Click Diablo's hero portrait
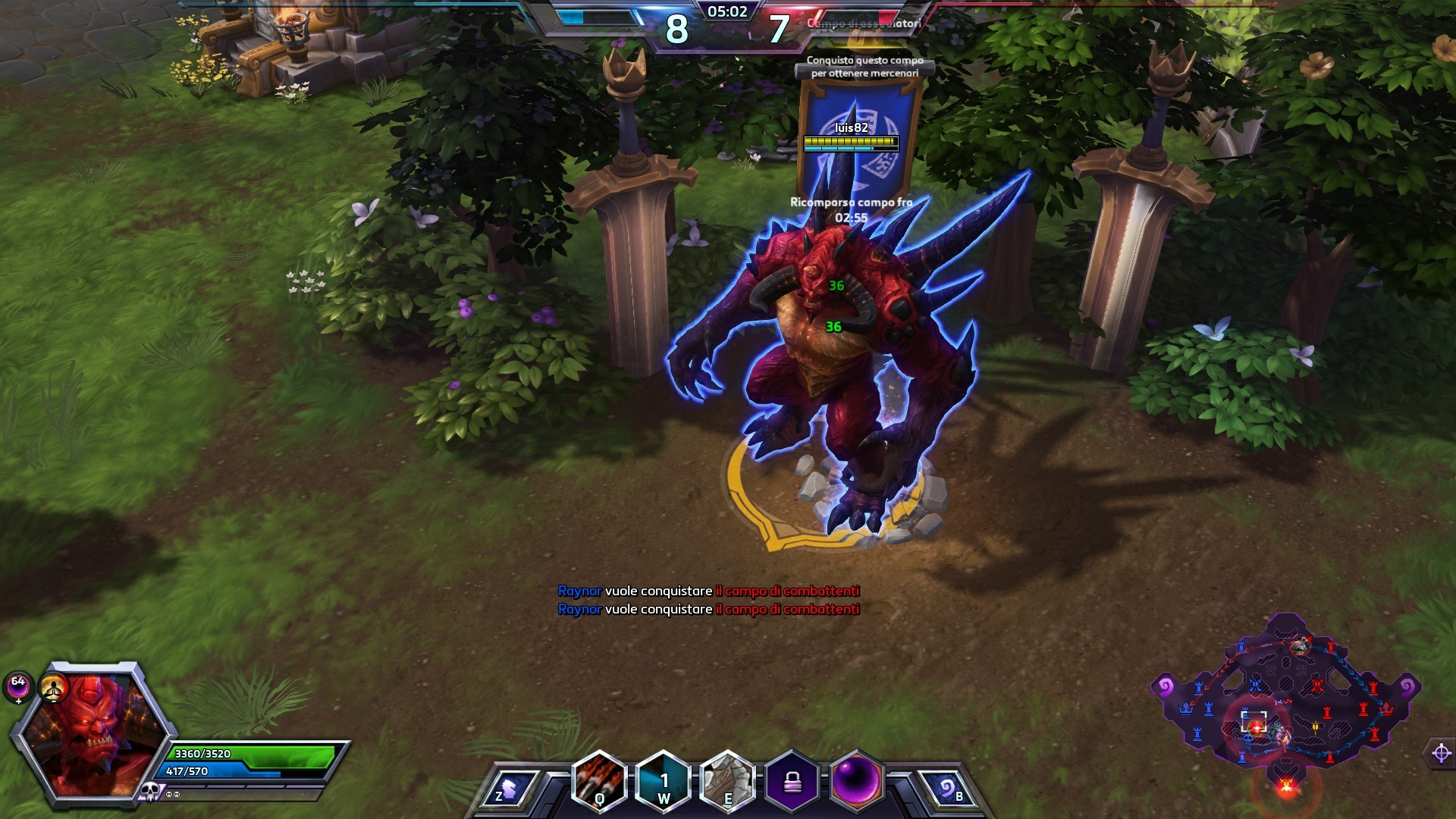 coord(91,734)
